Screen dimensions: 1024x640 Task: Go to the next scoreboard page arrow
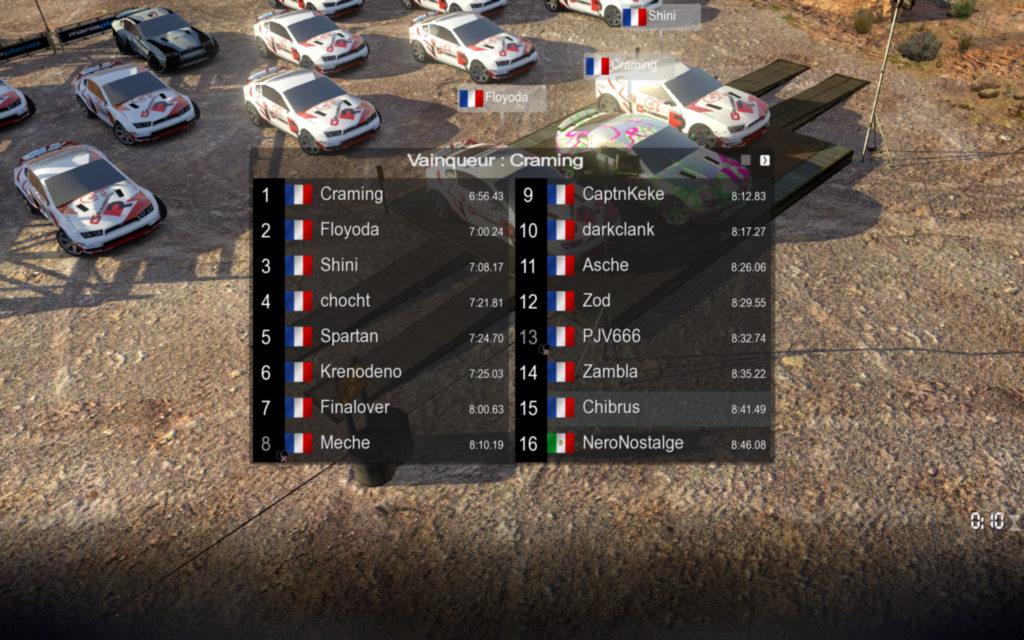[x=765, y=160]
